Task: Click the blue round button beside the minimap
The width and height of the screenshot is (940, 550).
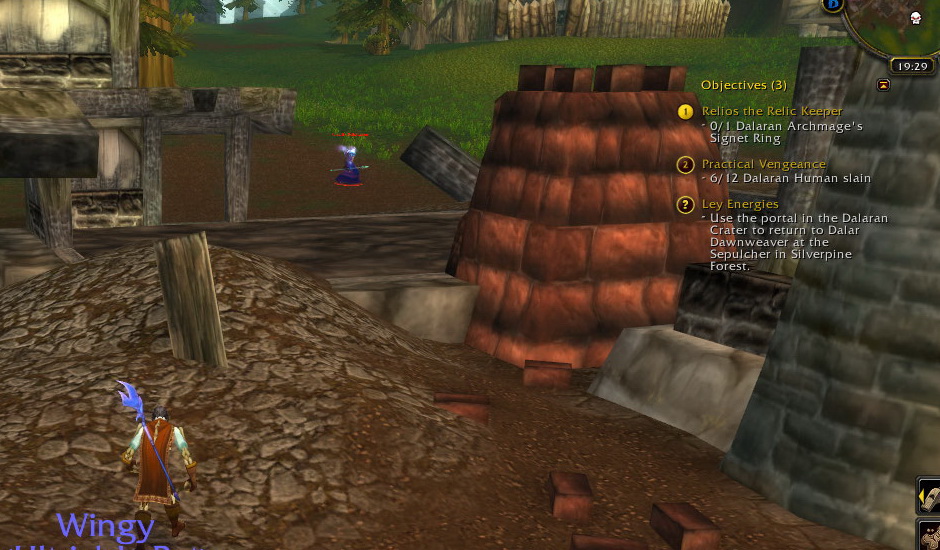Action: (832, 5)
